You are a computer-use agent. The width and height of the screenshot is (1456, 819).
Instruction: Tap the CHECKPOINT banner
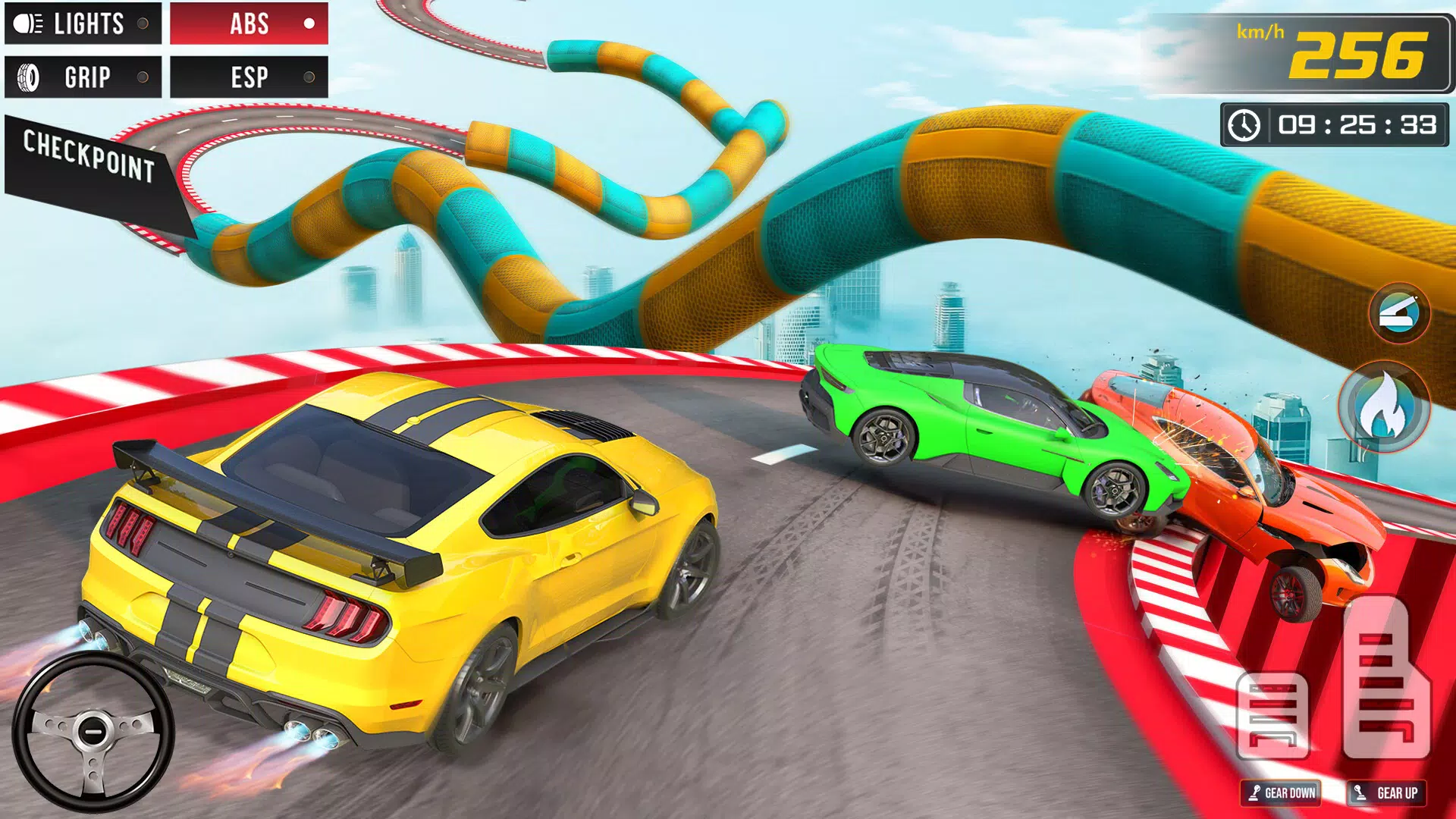[87, 155]
